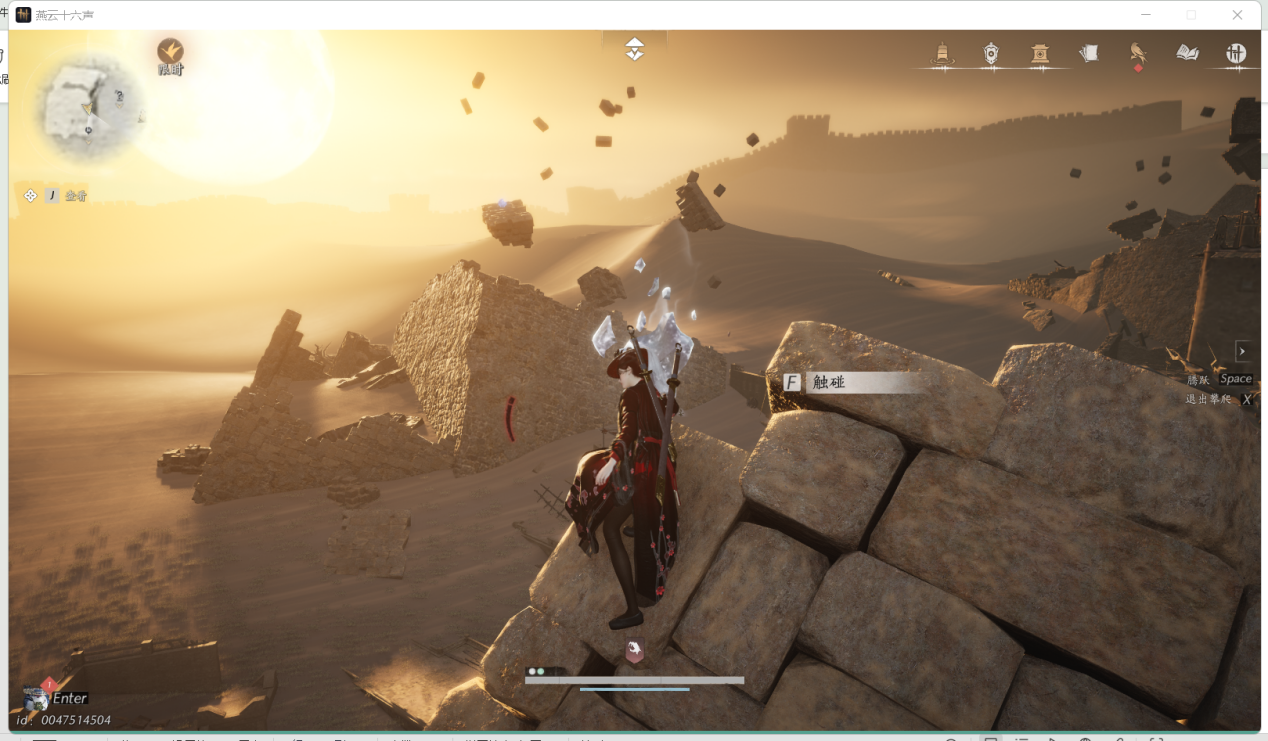
Task: Open the open-book journal icon
Action: click(x=1187, y=53)
